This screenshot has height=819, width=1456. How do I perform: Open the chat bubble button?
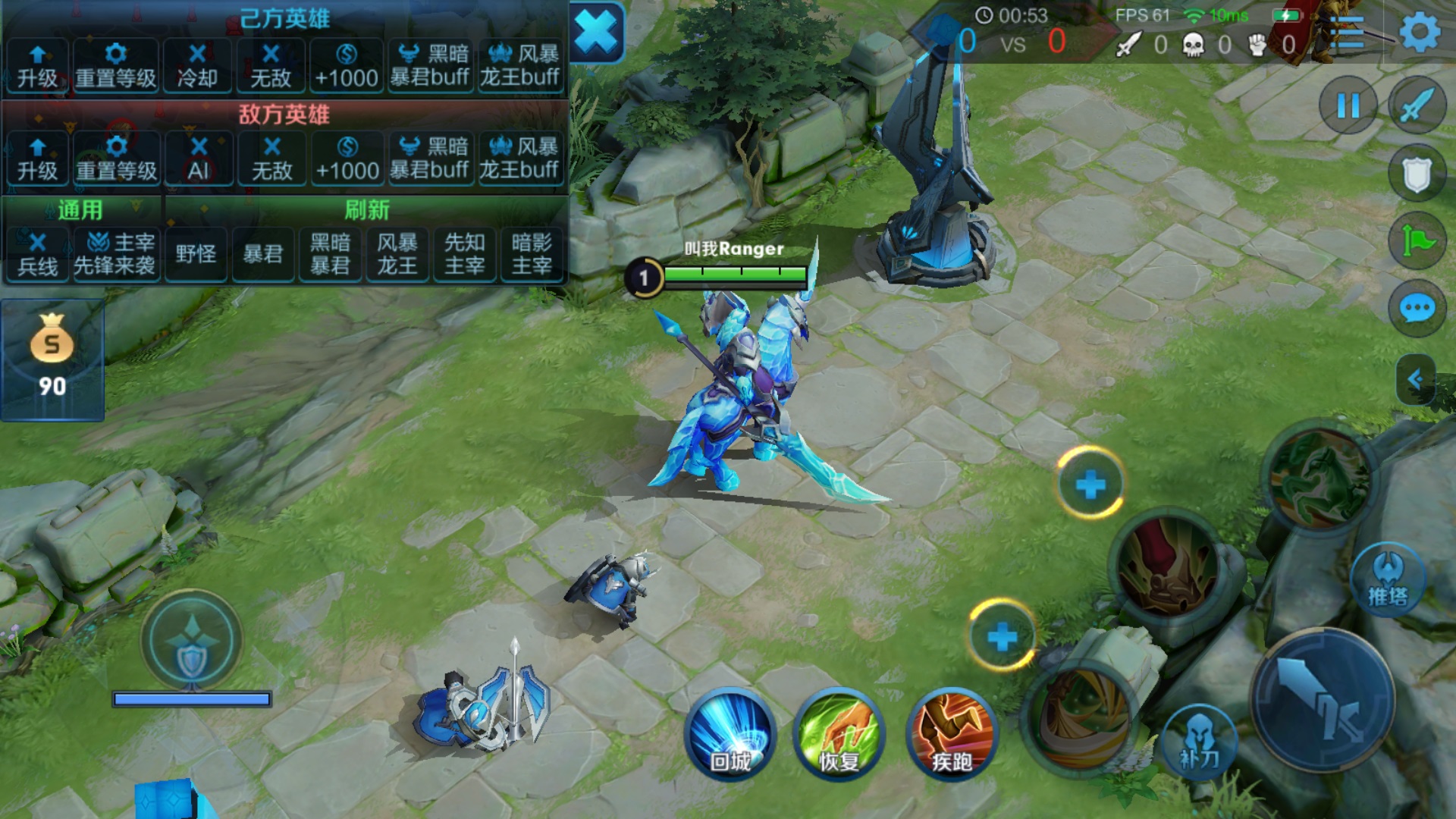pyautogui.click(x=1416, y=309)
